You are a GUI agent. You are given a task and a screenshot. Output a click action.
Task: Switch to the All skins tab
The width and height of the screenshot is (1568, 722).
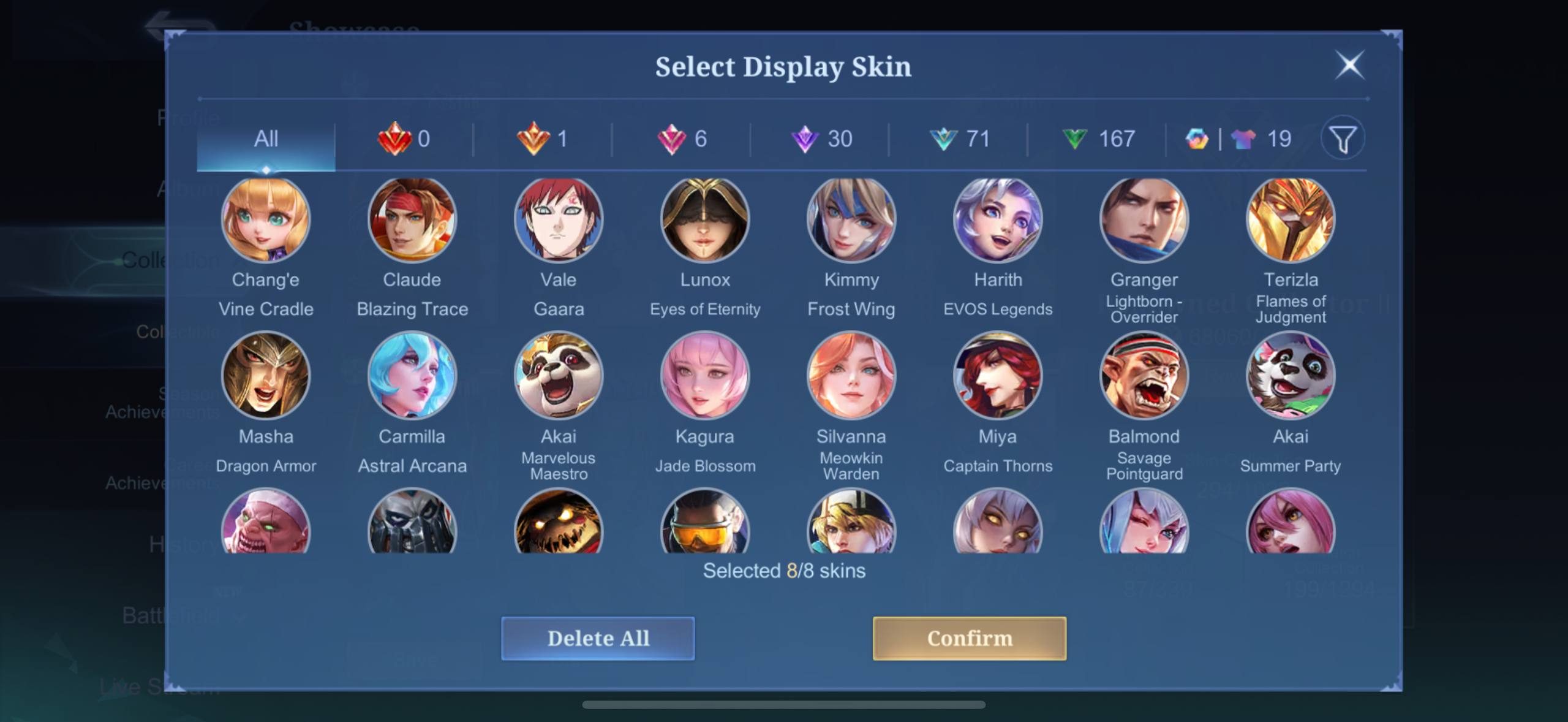[265, 139]
